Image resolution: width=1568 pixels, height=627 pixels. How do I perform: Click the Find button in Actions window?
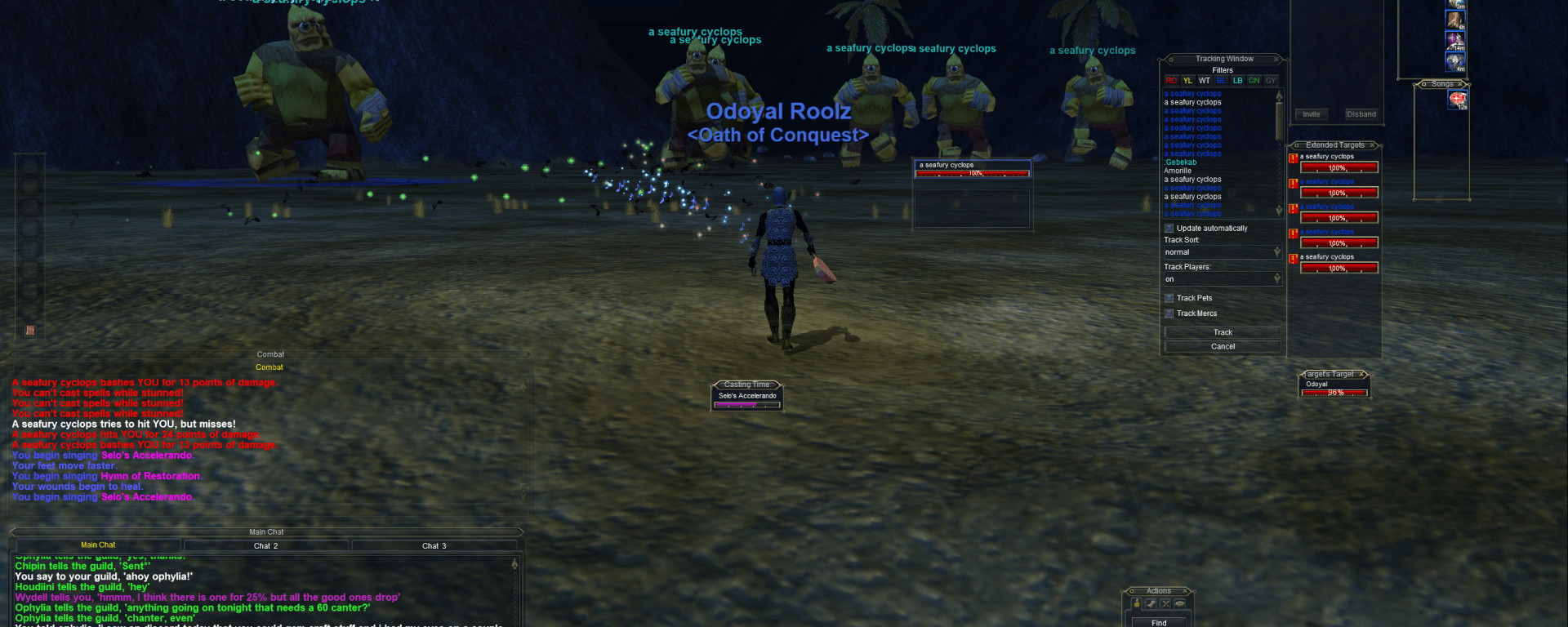click(1159, 623)
